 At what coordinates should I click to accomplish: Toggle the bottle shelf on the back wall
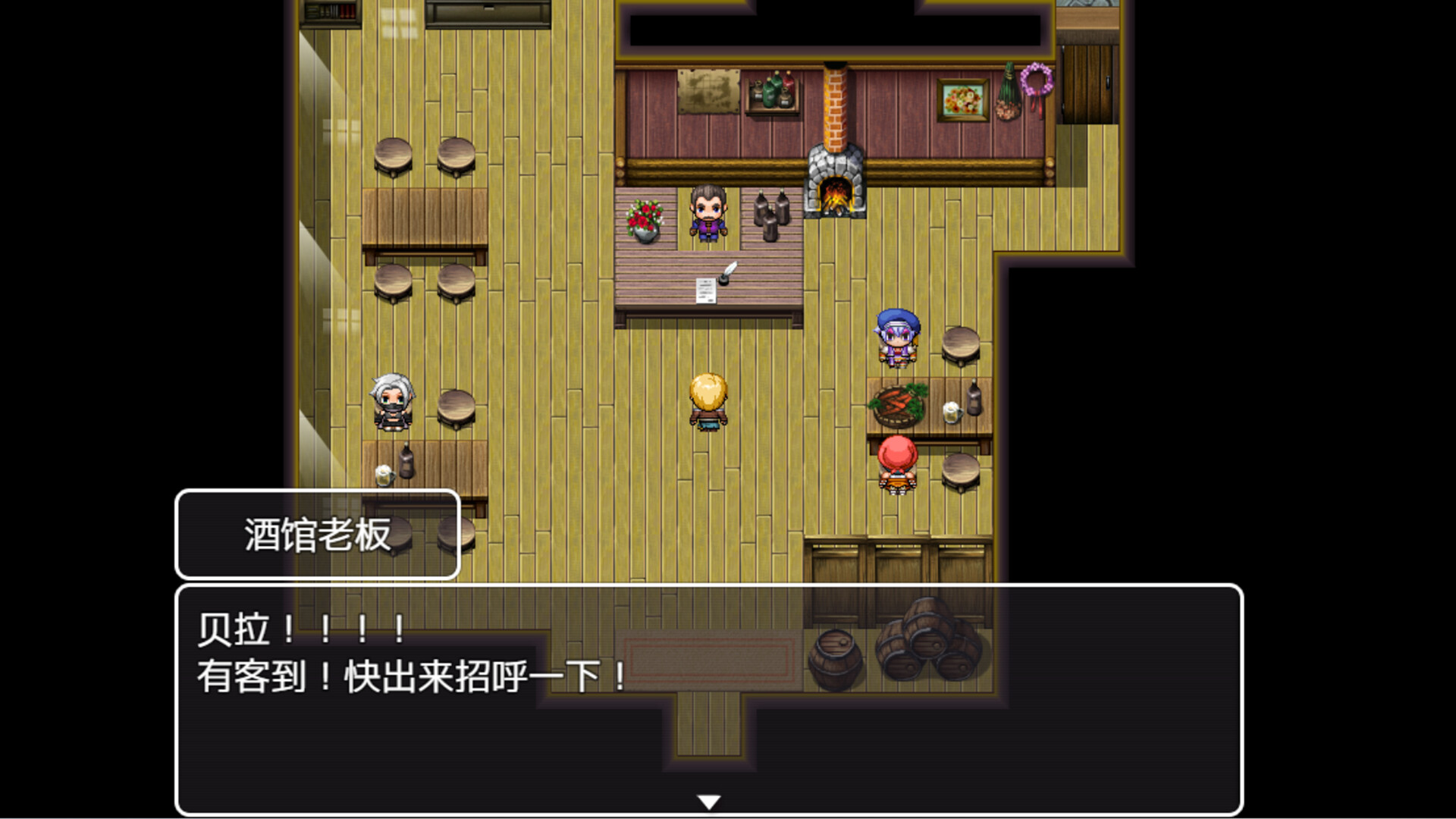pos(769,91)
